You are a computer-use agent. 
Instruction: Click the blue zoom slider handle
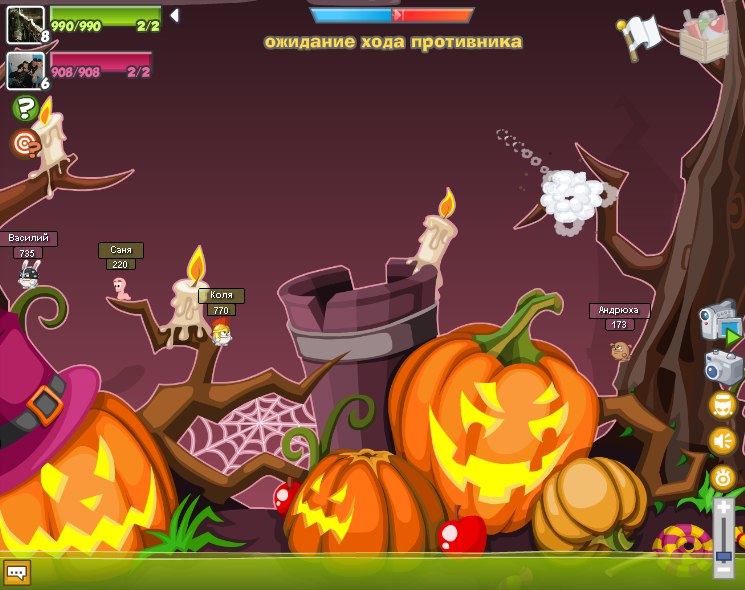pyautogui.click(x=723, y=555)
